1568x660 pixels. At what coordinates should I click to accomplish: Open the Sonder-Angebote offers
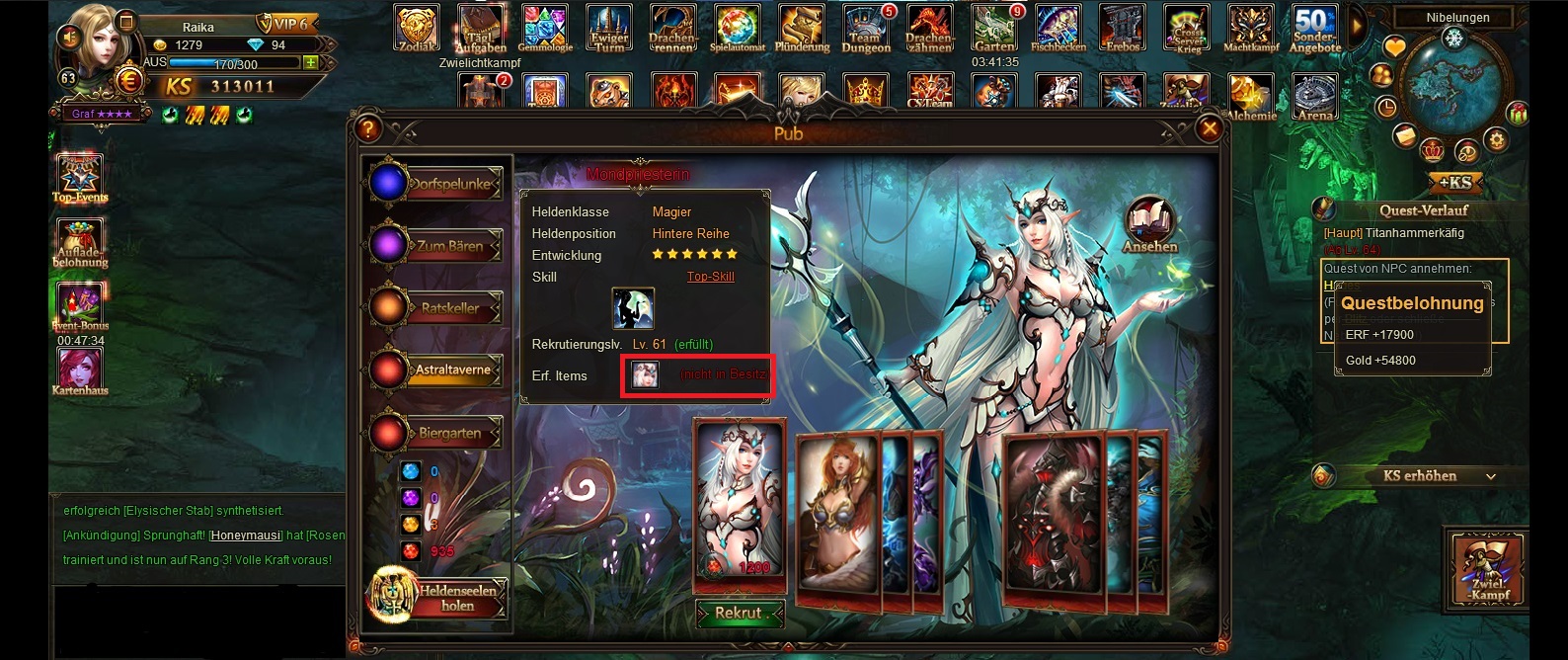[x=1315, y=29]
